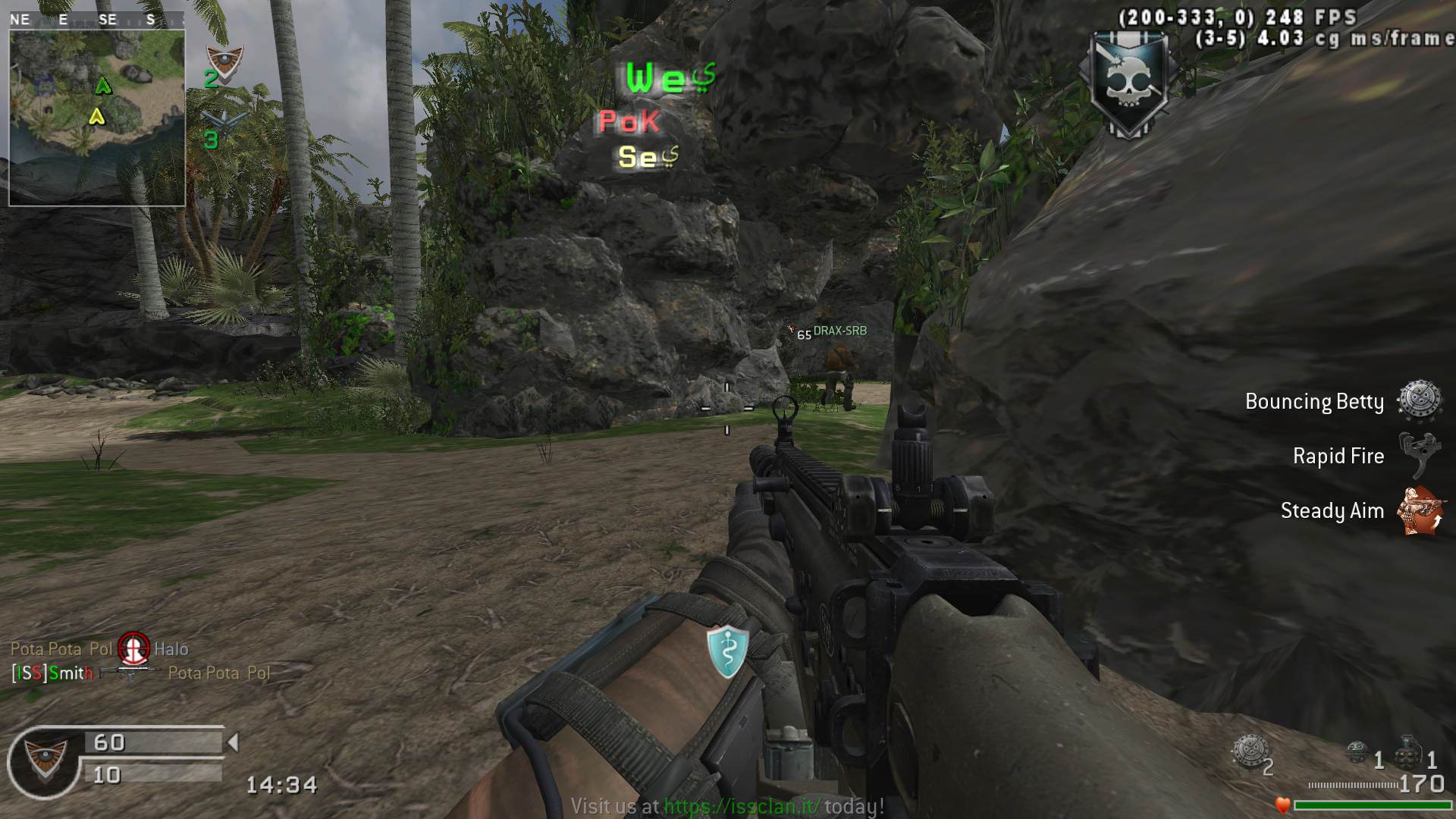Click the minimap in the corner
Screen dimensions: 1456x819
click(97, 118)
